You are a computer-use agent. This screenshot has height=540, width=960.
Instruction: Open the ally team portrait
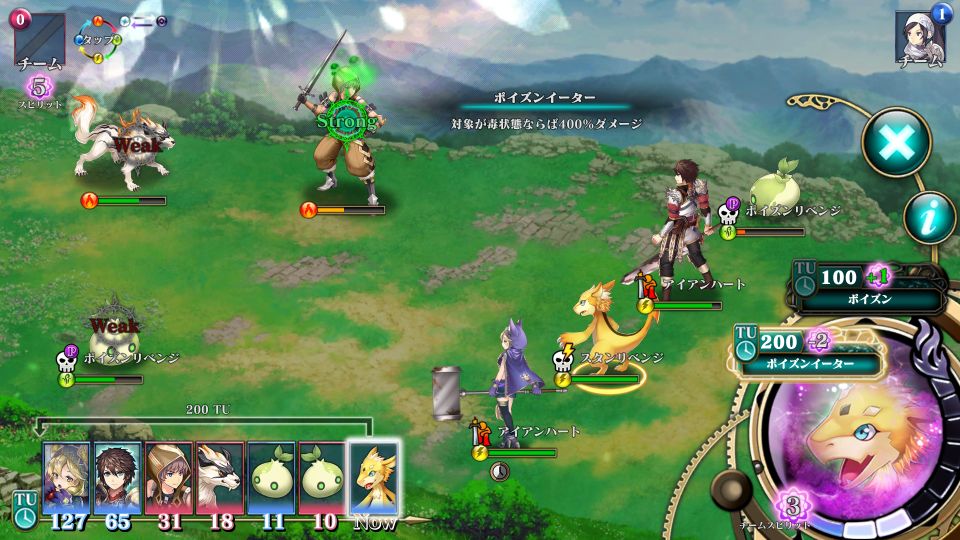point(920,38)
